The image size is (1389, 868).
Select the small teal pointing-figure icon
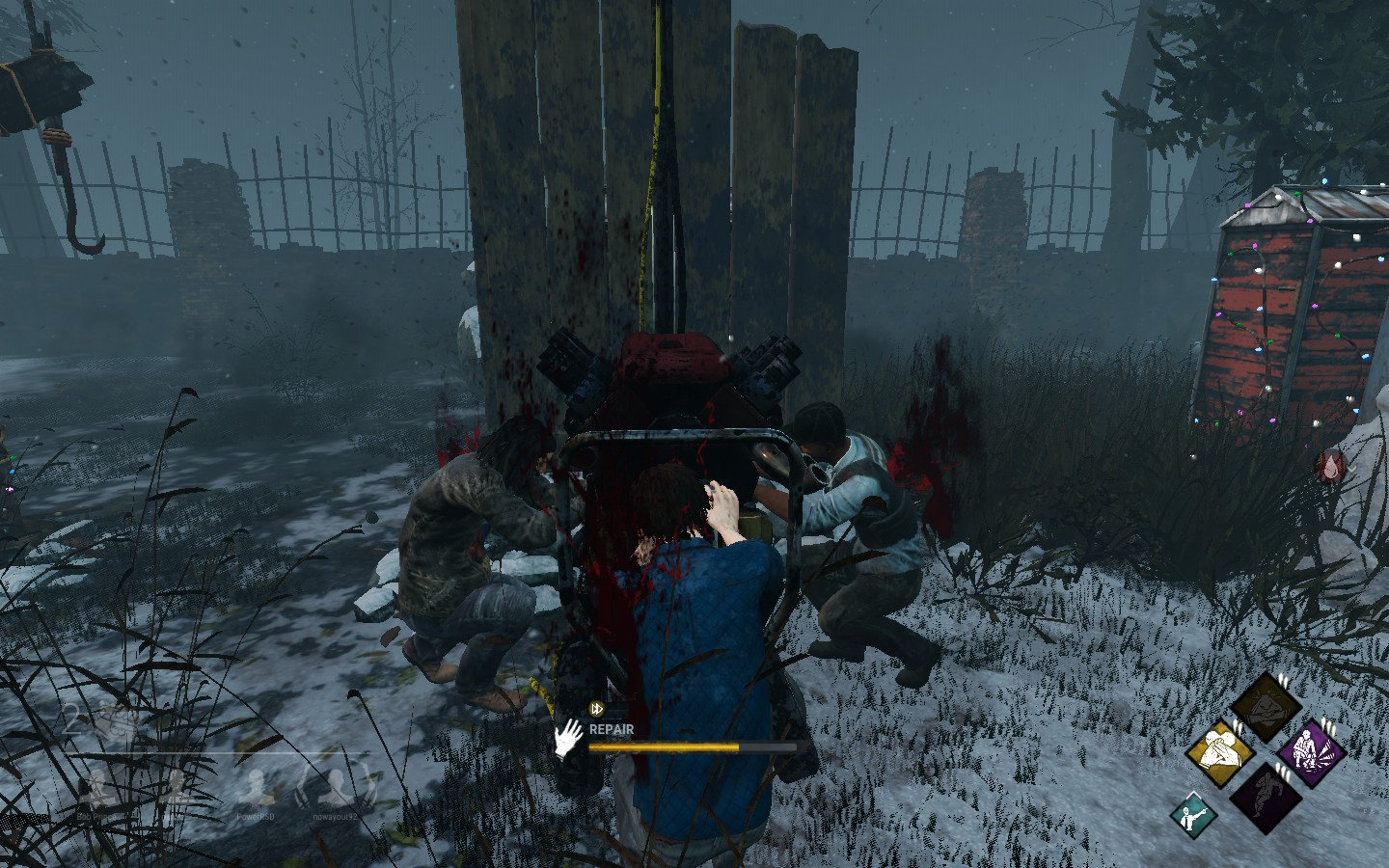coord(1192,816)
